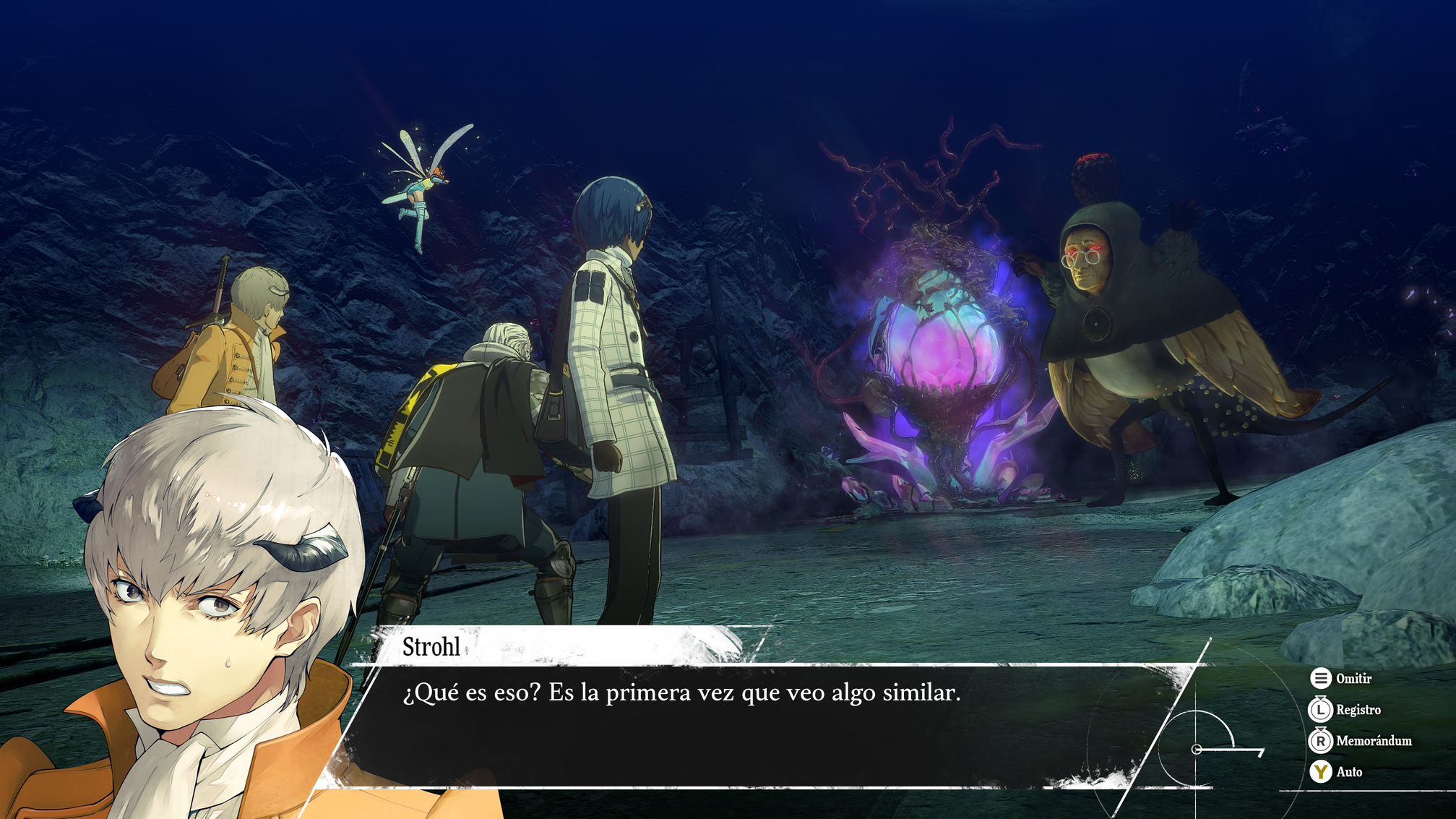Toggle Auto dialogue advance
1456x819 pixels.
[x=1335, y=772]
